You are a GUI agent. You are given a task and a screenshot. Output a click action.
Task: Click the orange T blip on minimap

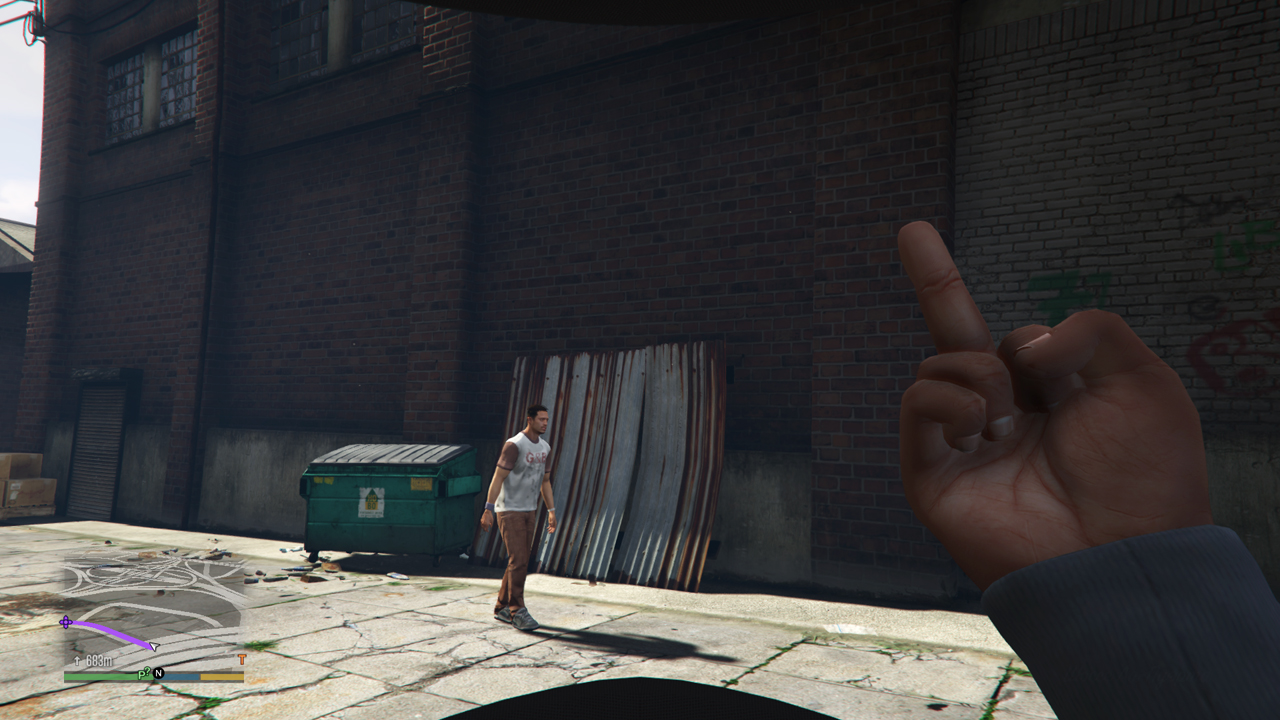[x=241, y=660]
